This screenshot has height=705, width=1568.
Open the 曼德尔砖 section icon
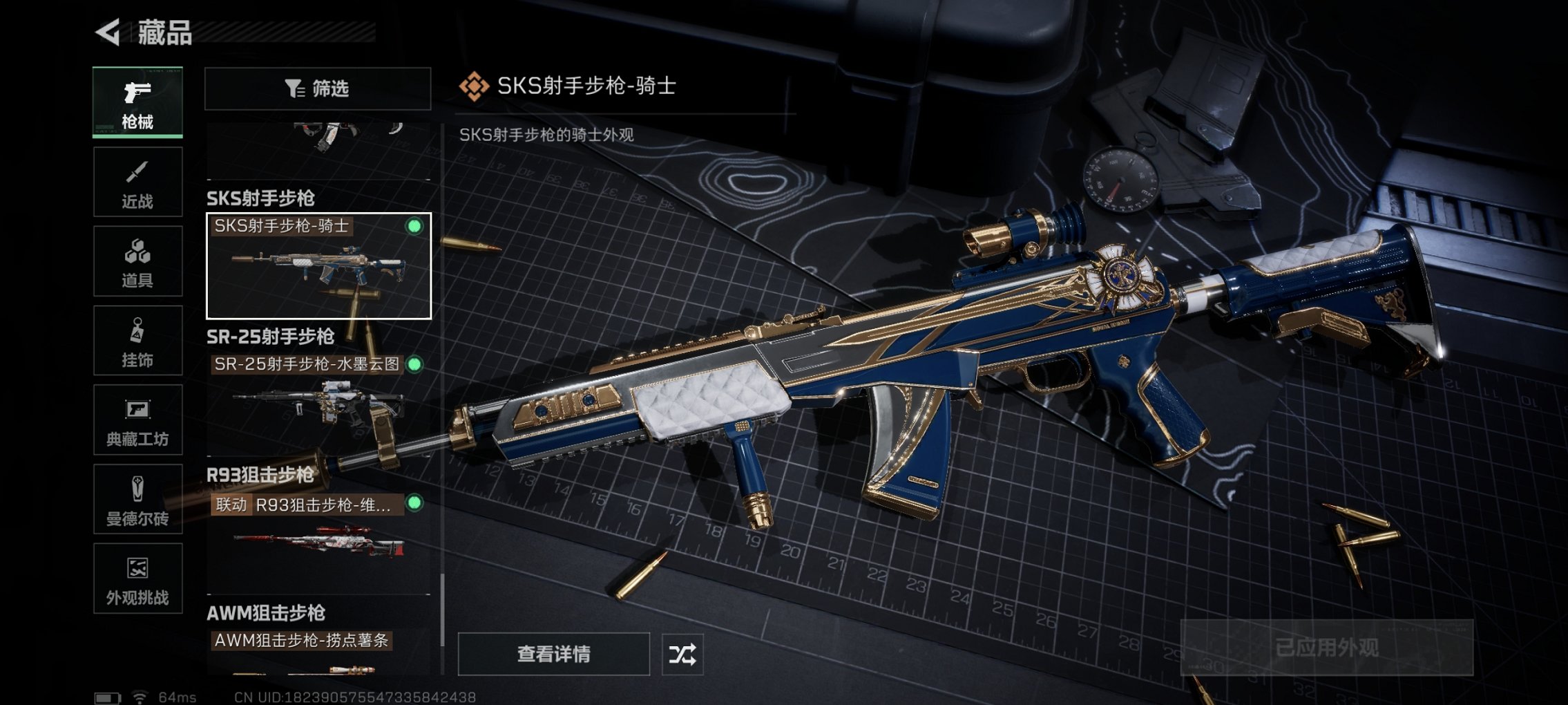click(137, 500)
